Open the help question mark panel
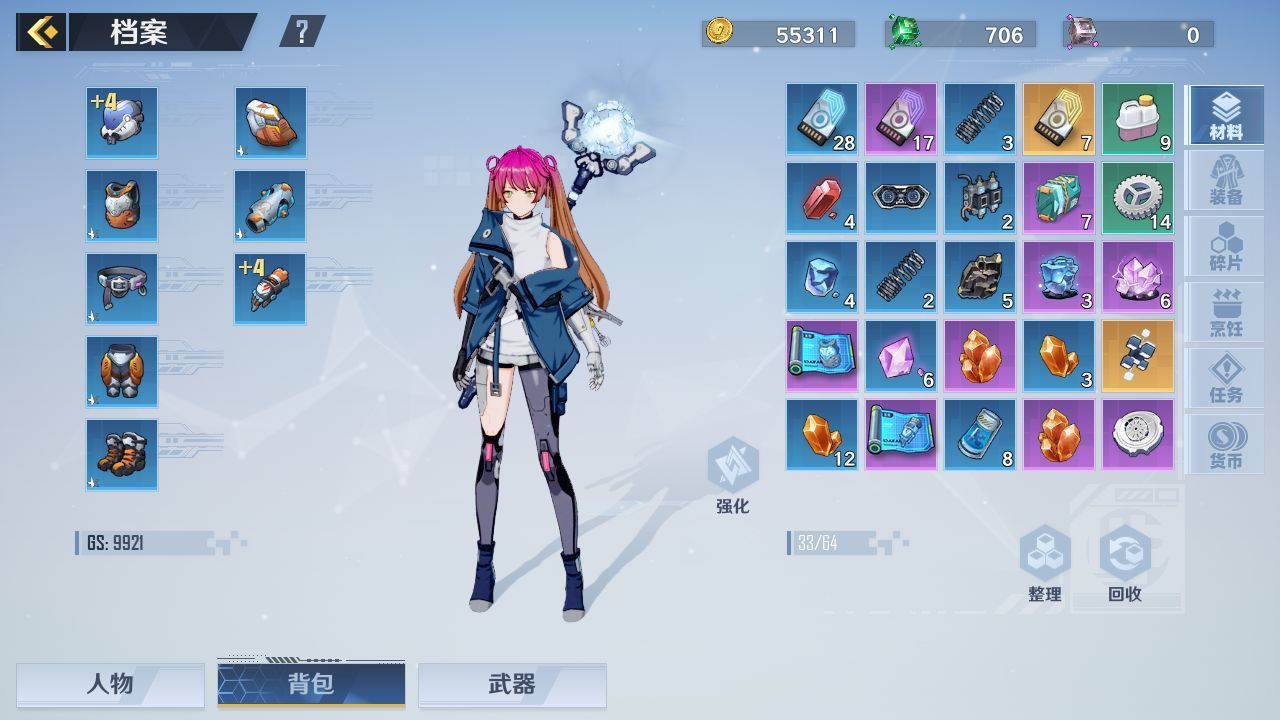The image size is (1280, 720). coord(302,29)
